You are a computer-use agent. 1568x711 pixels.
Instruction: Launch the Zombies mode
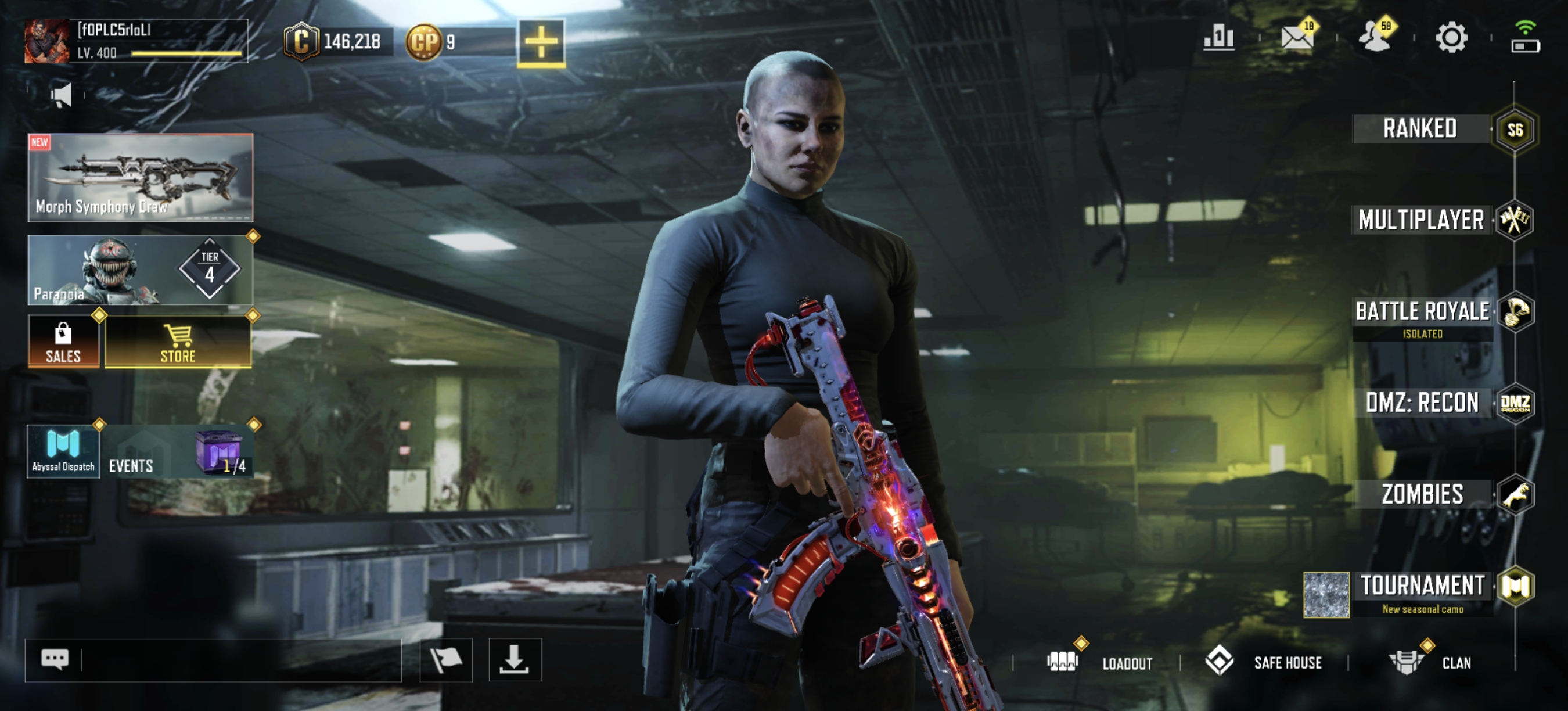point(1422,494)
